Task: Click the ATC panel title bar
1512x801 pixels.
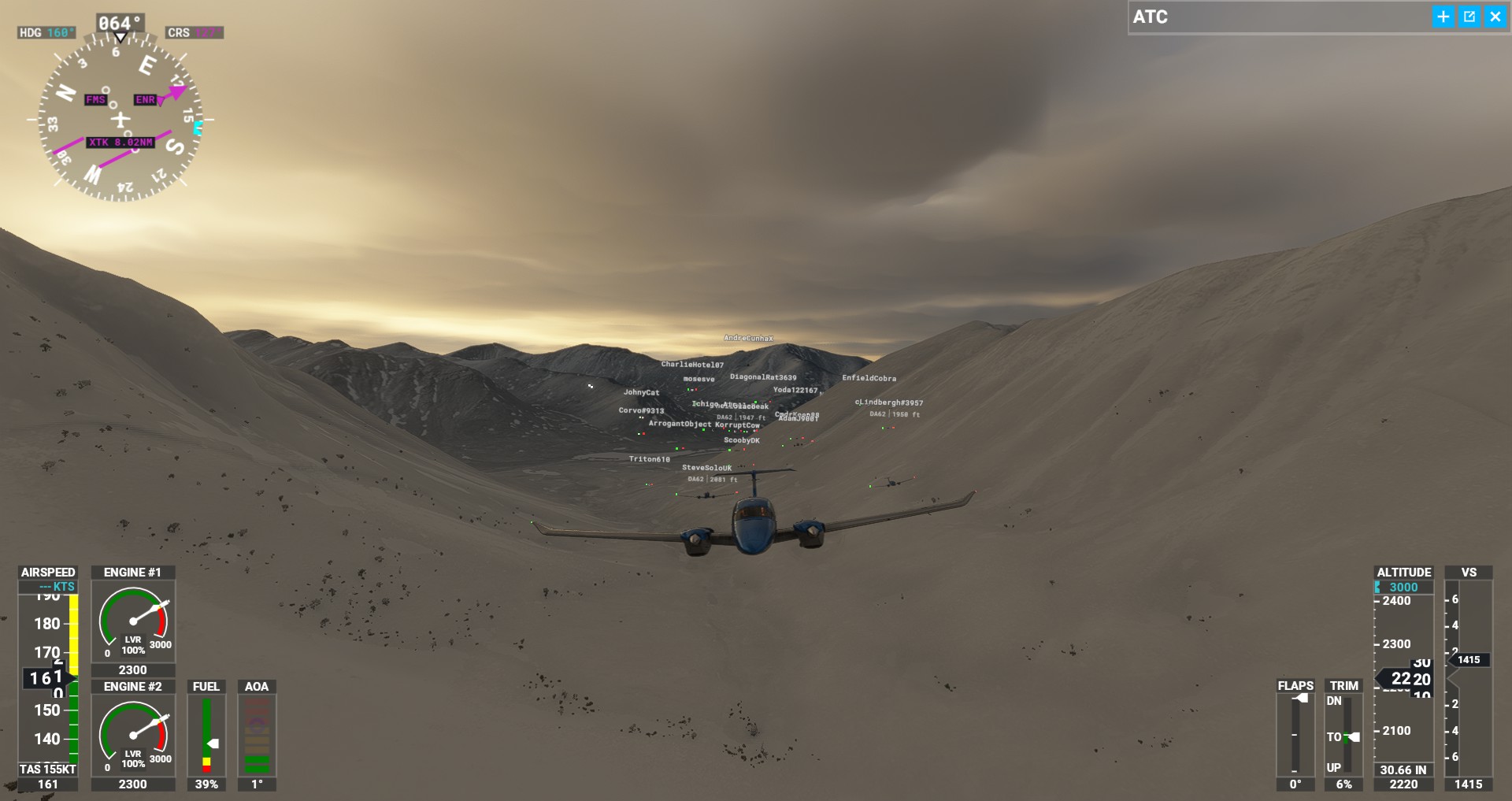Action: 1276,17
